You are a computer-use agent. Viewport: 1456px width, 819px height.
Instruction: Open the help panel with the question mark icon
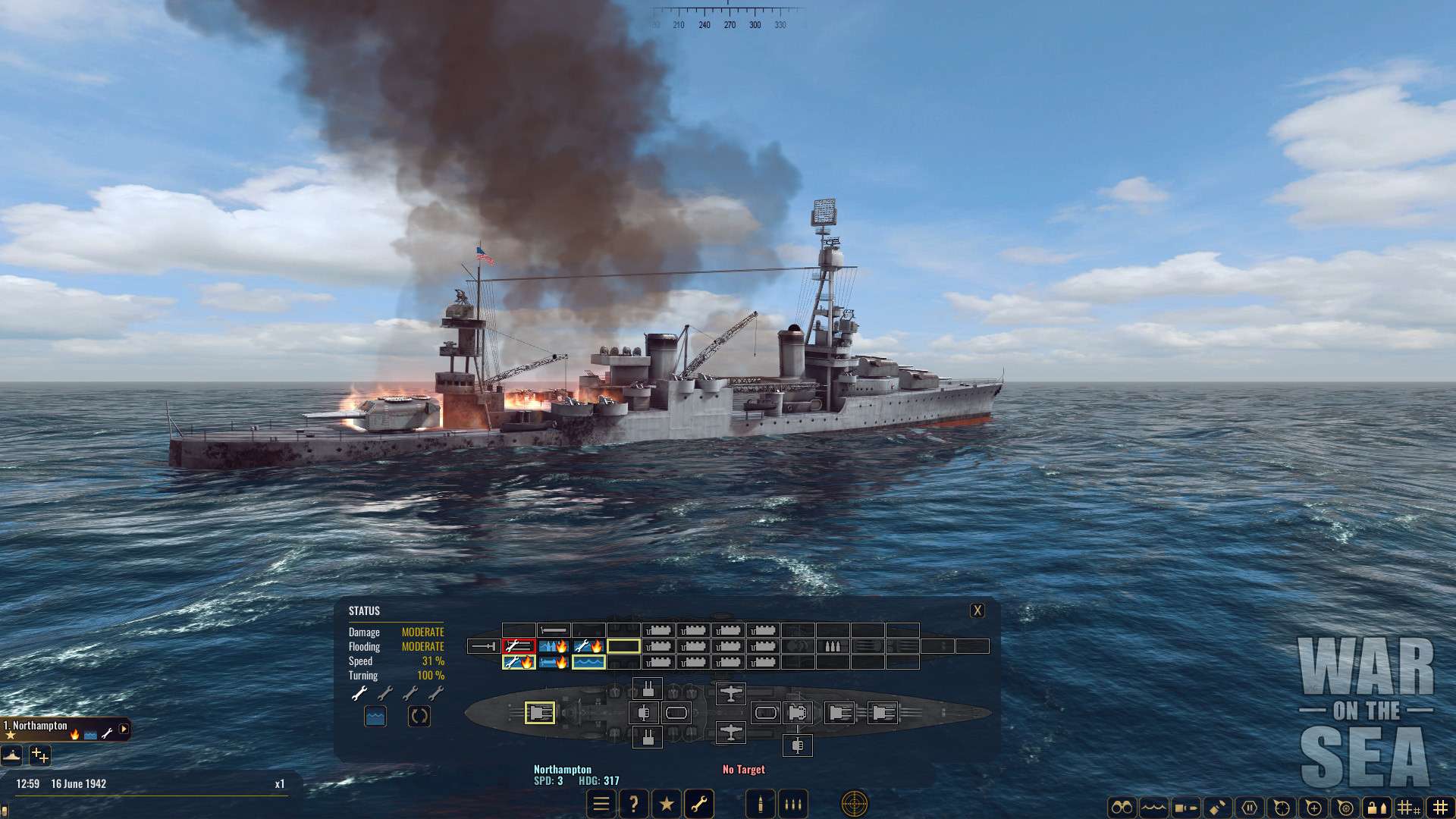click(634, 803)
